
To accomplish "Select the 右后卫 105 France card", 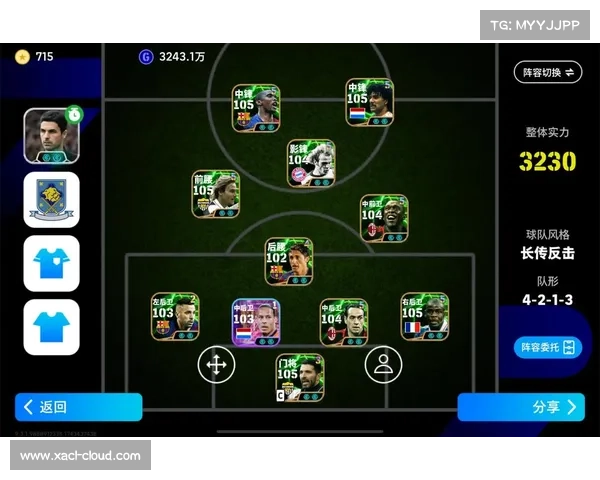I will pos(425,317).
